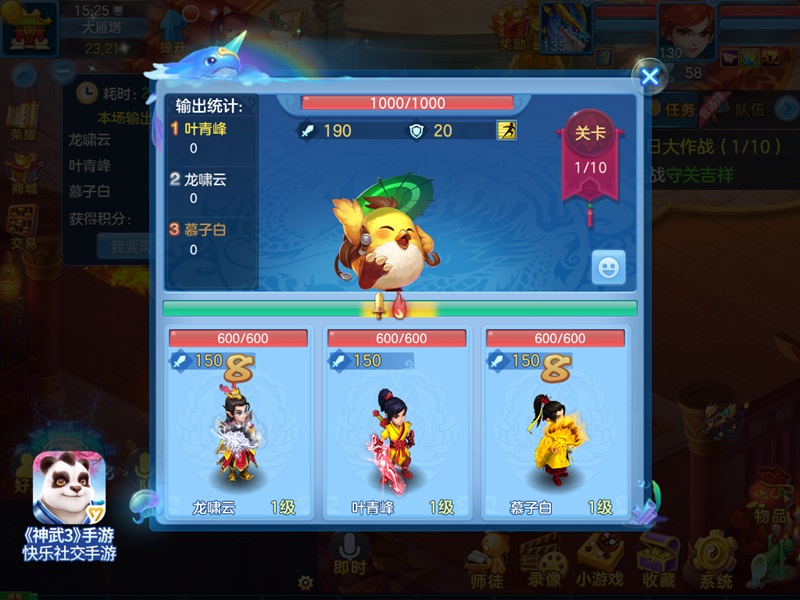Click the yellow running figure icon
This screenshot has width=800, height=600.
click(x=506, y=130)
